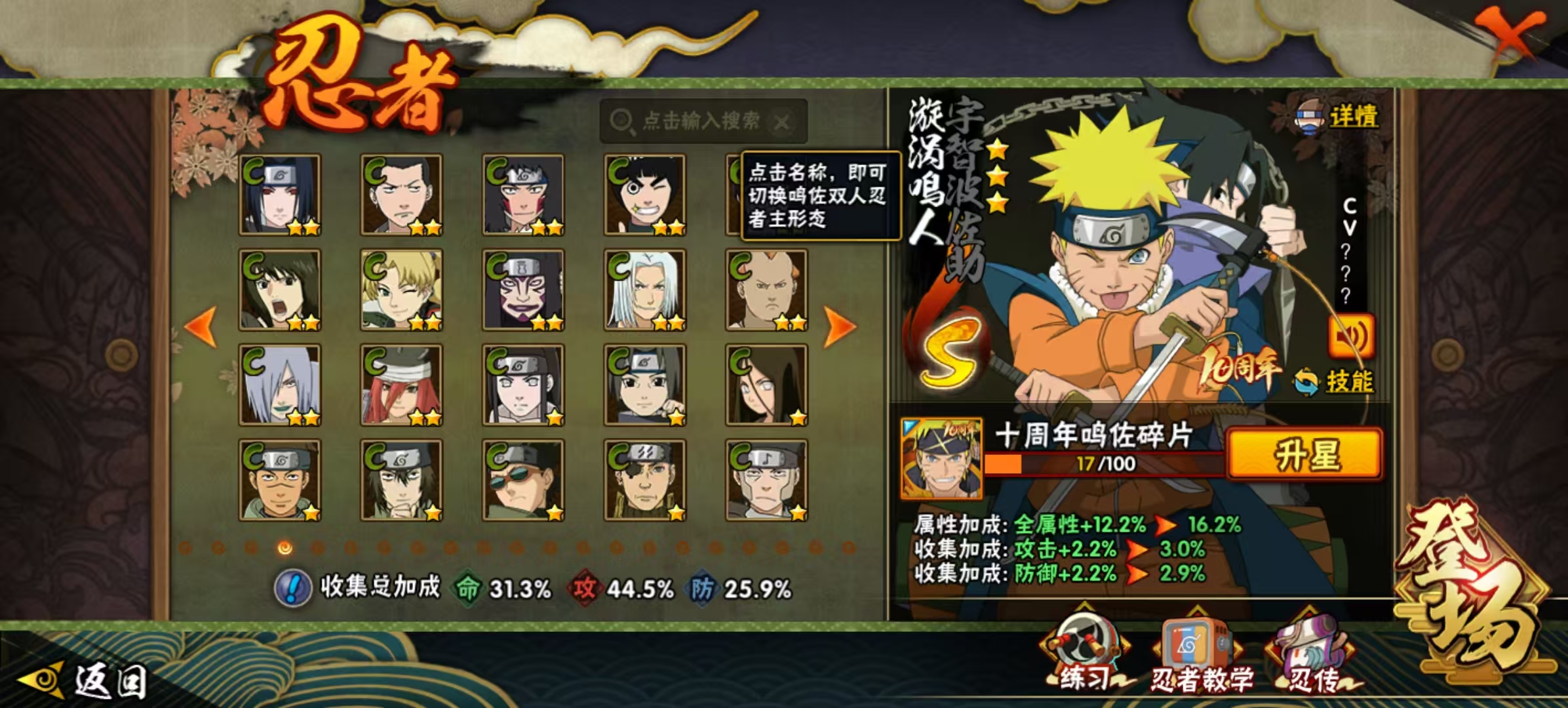
Task: Tap the 升星 star upgrade button
Action: click(1305, 454)
